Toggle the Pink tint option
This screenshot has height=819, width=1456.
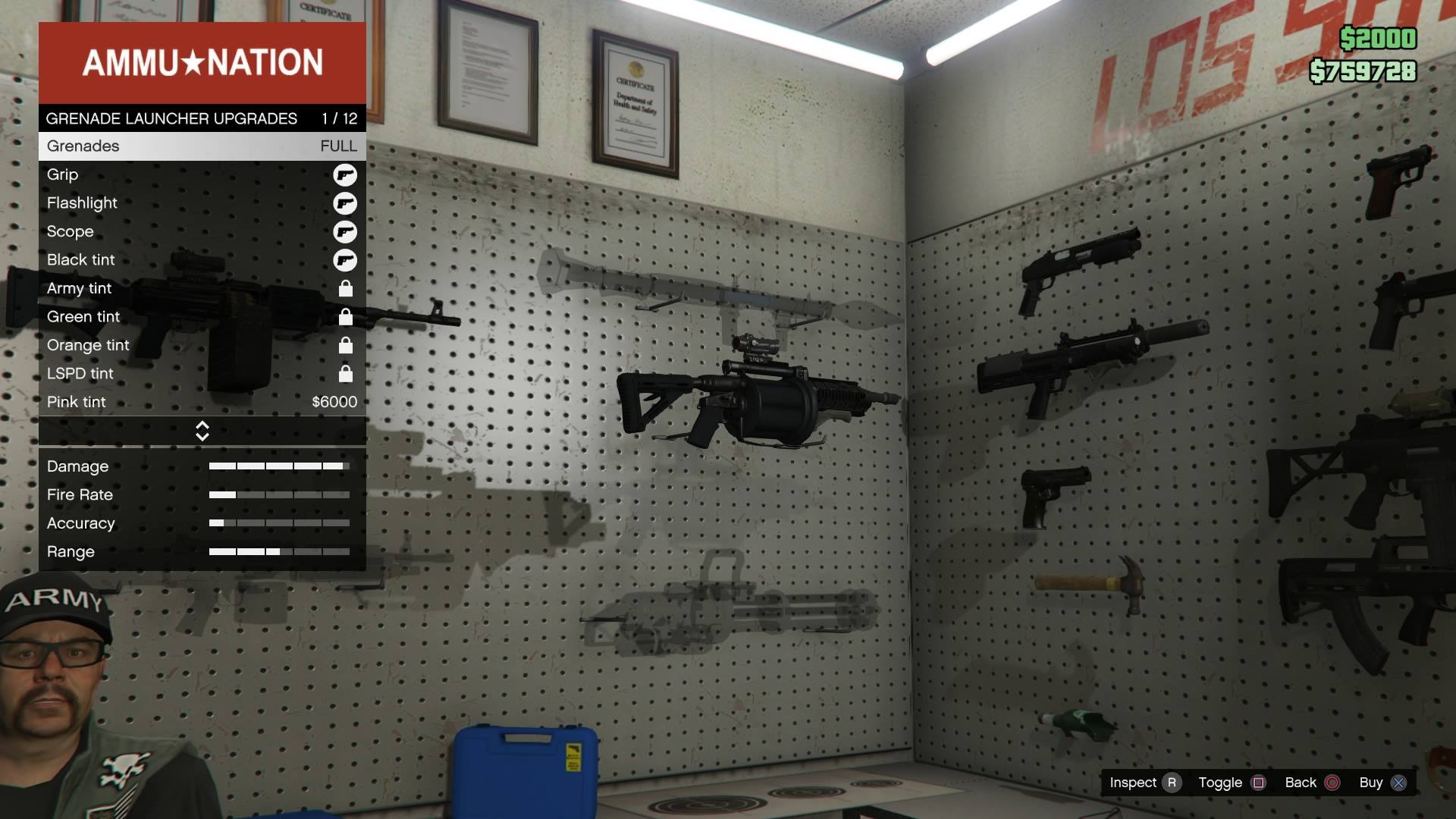pos(201,402)
